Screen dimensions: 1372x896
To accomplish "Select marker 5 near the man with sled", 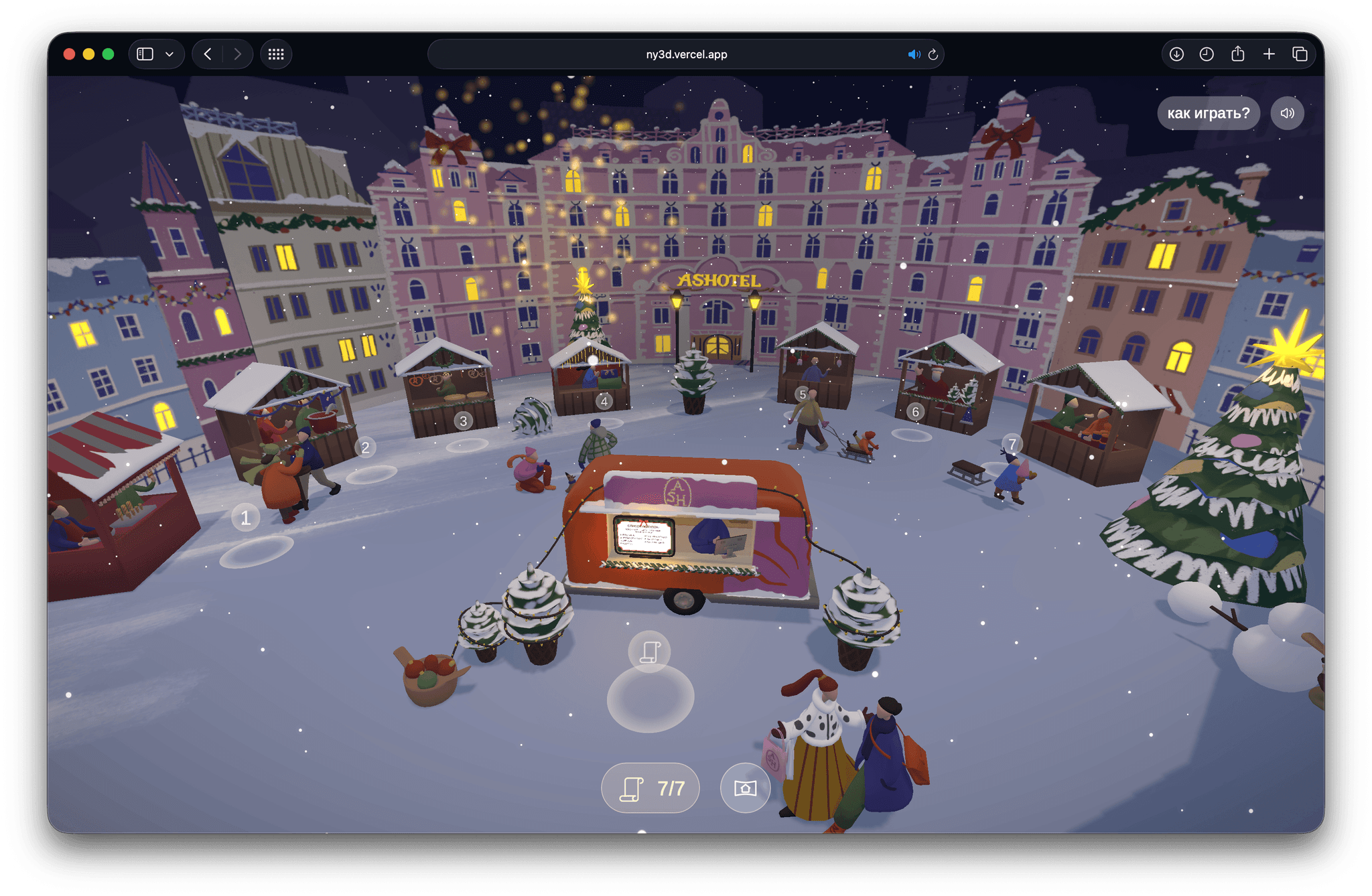I will coord(802,394).
